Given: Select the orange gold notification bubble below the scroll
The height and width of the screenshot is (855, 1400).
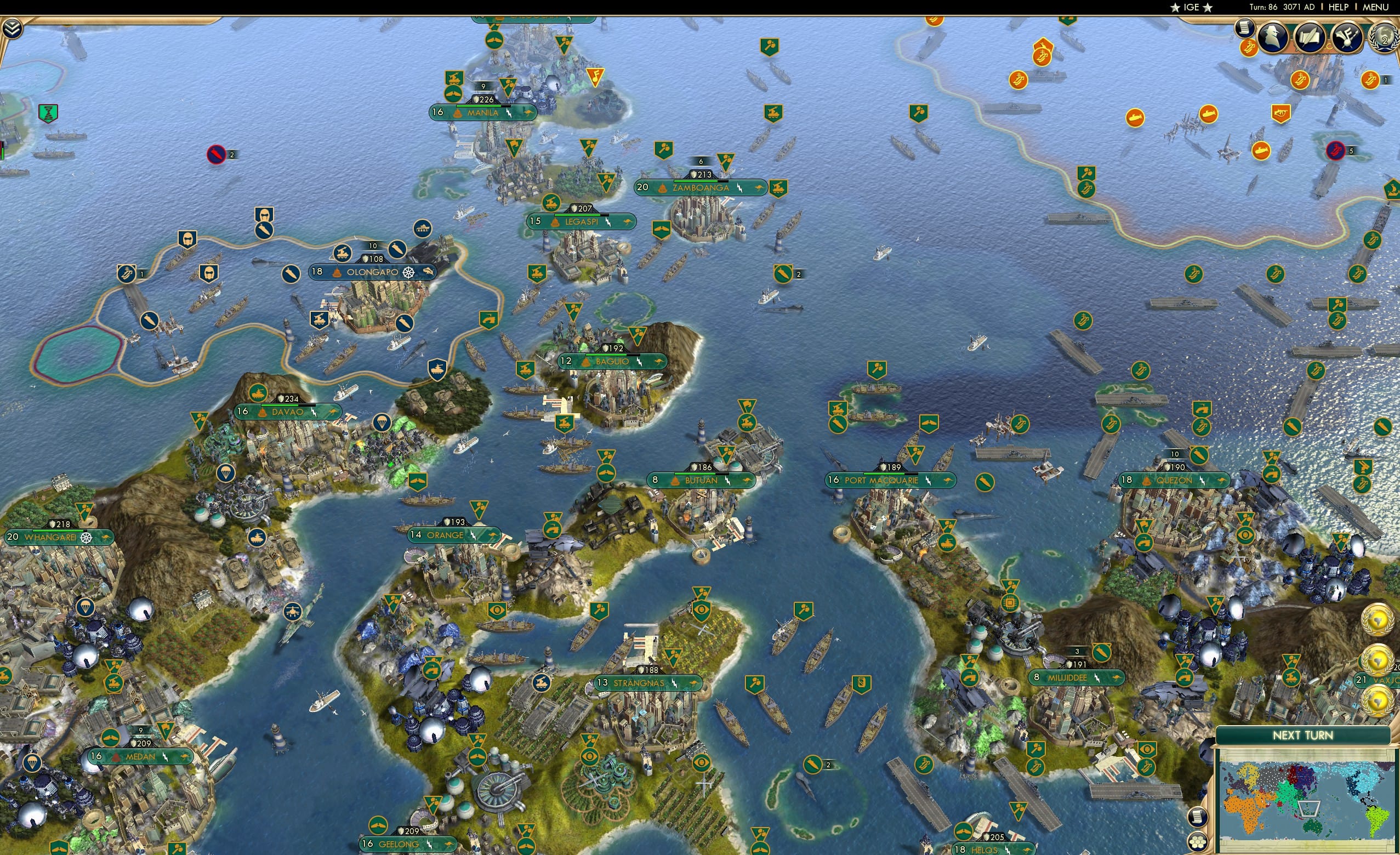Looking at the screenshot, I should click(x=1248, y=47).
